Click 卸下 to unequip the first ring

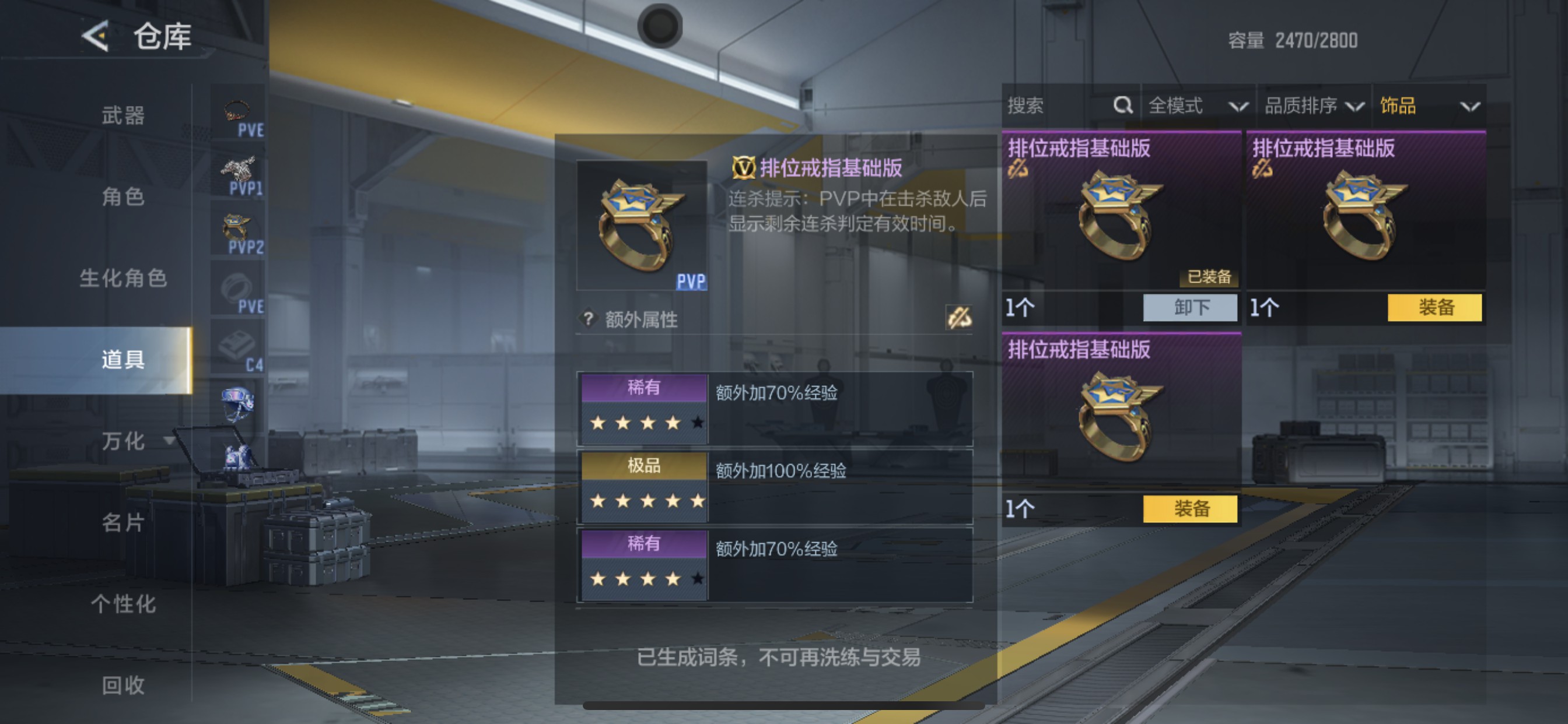pyautogui.click(x=1190, y=308)
